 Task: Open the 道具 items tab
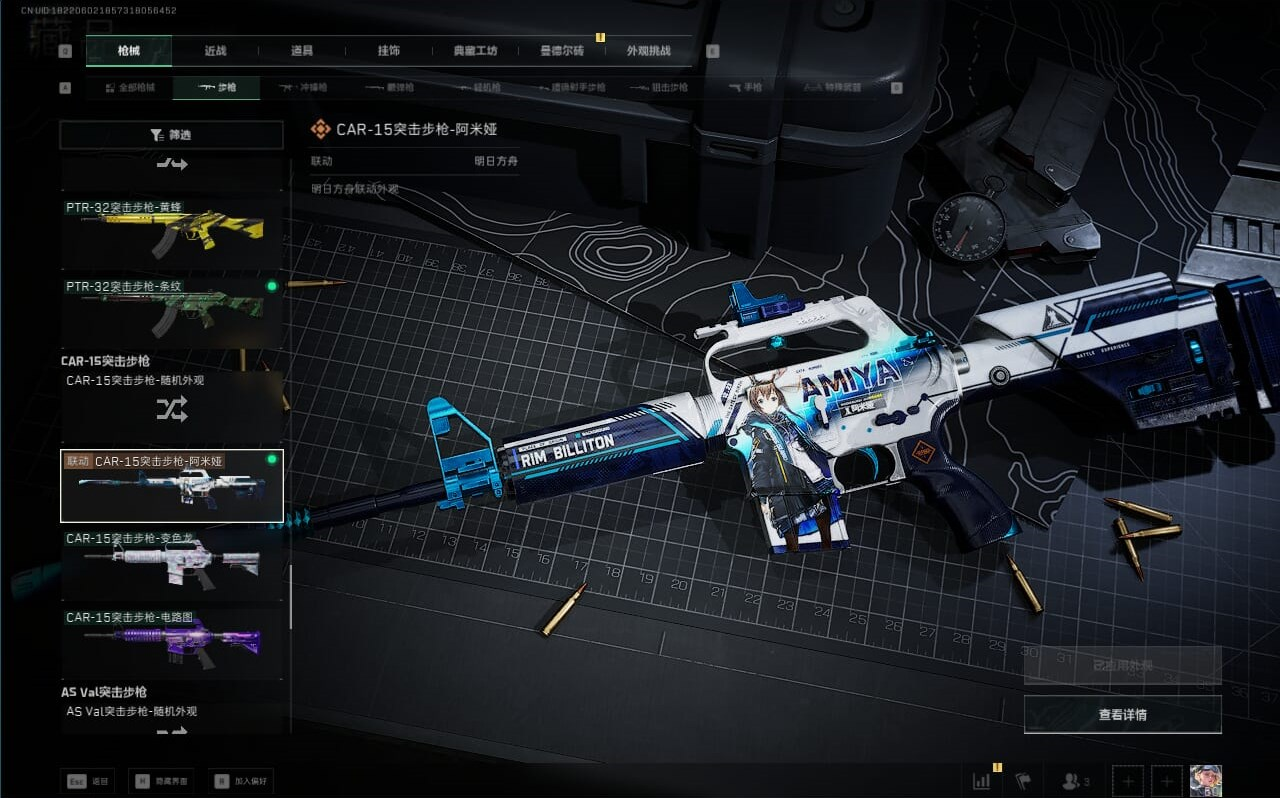[x=301, y=51]
